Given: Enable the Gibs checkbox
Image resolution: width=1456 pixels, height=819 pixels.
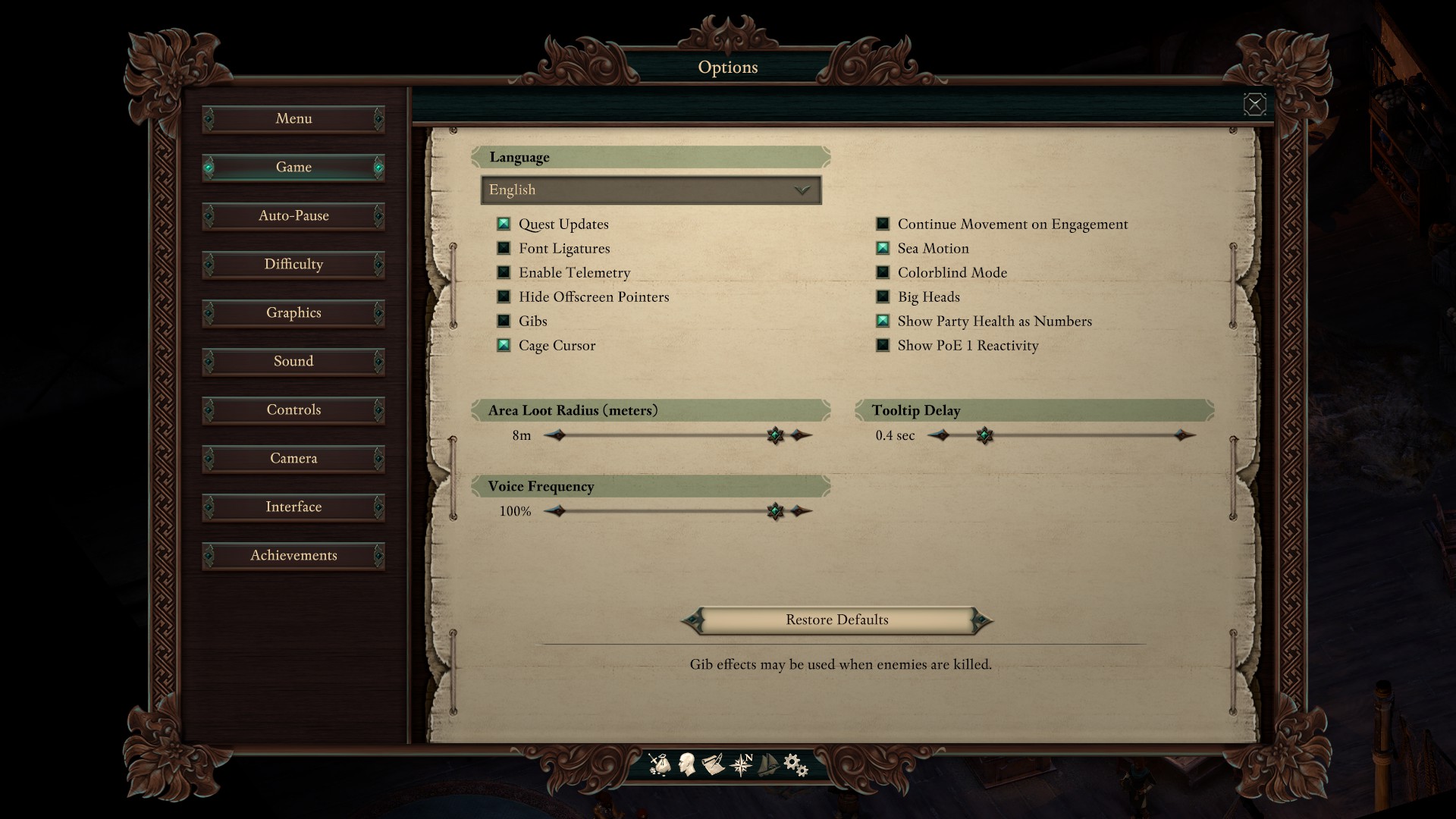Looking at the screenshot, I should pos(504,321).
